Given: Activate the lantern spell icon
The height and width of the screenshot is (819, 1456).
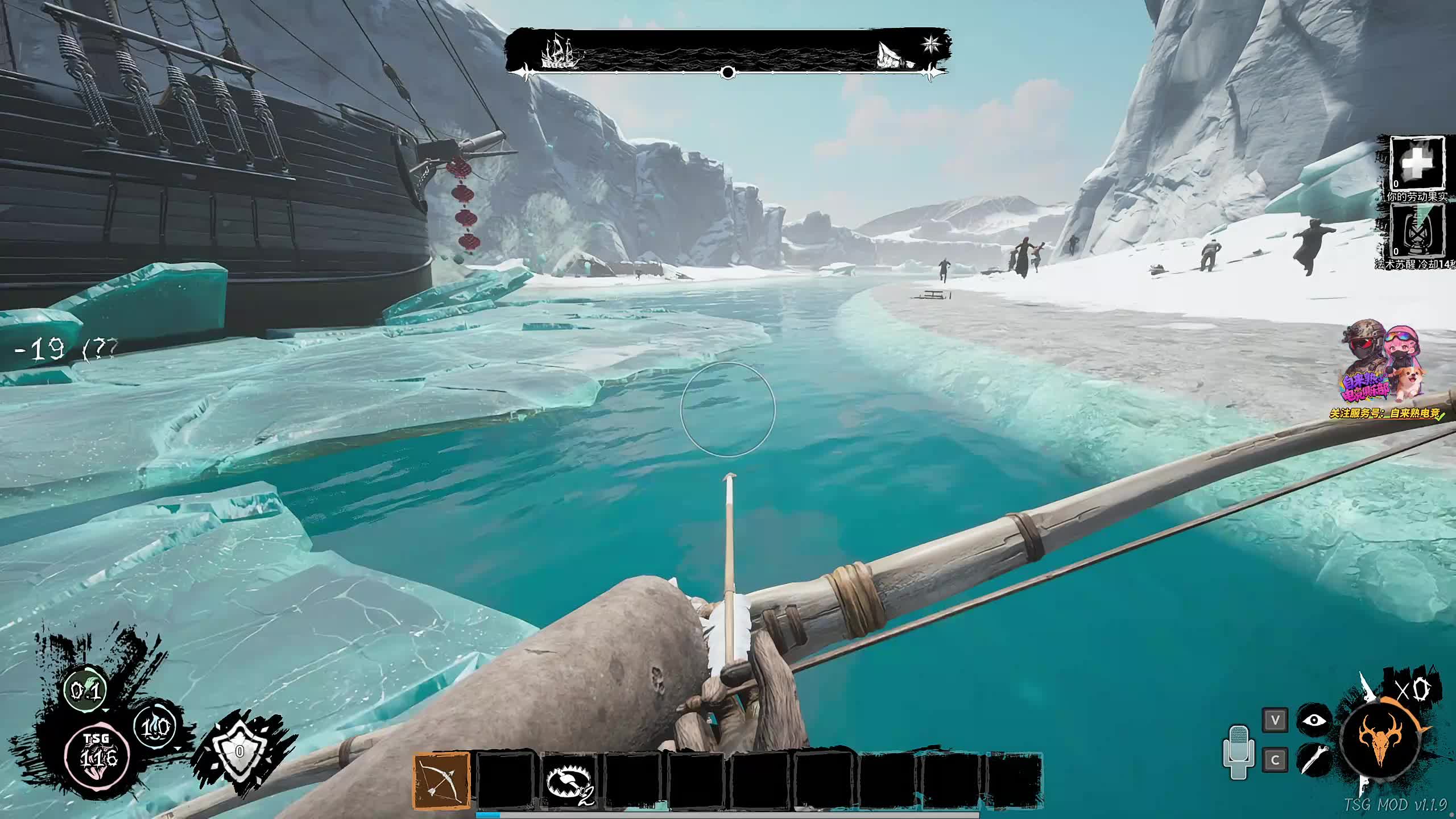Looking at the screenshot, I should click(1417, 230).
